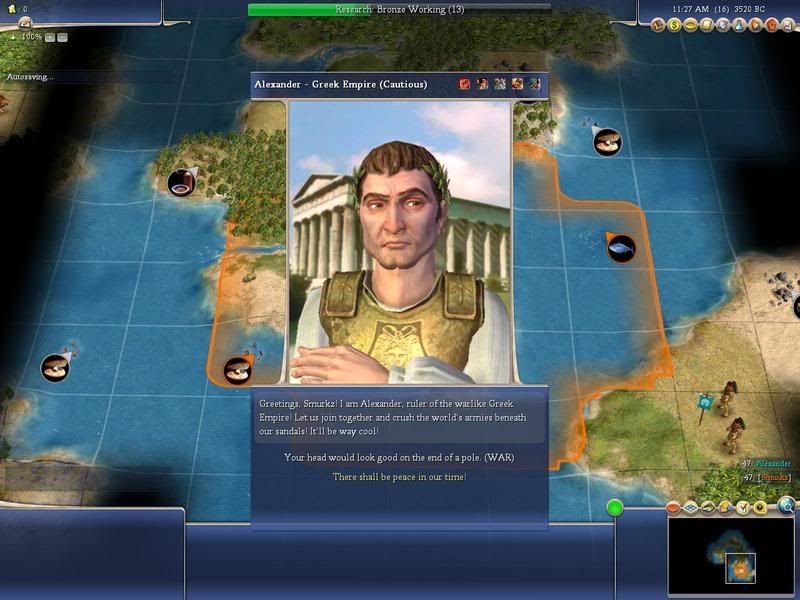Open the Bronze Working research bar
Screen dimensions: 800x600
click(399, 9)
